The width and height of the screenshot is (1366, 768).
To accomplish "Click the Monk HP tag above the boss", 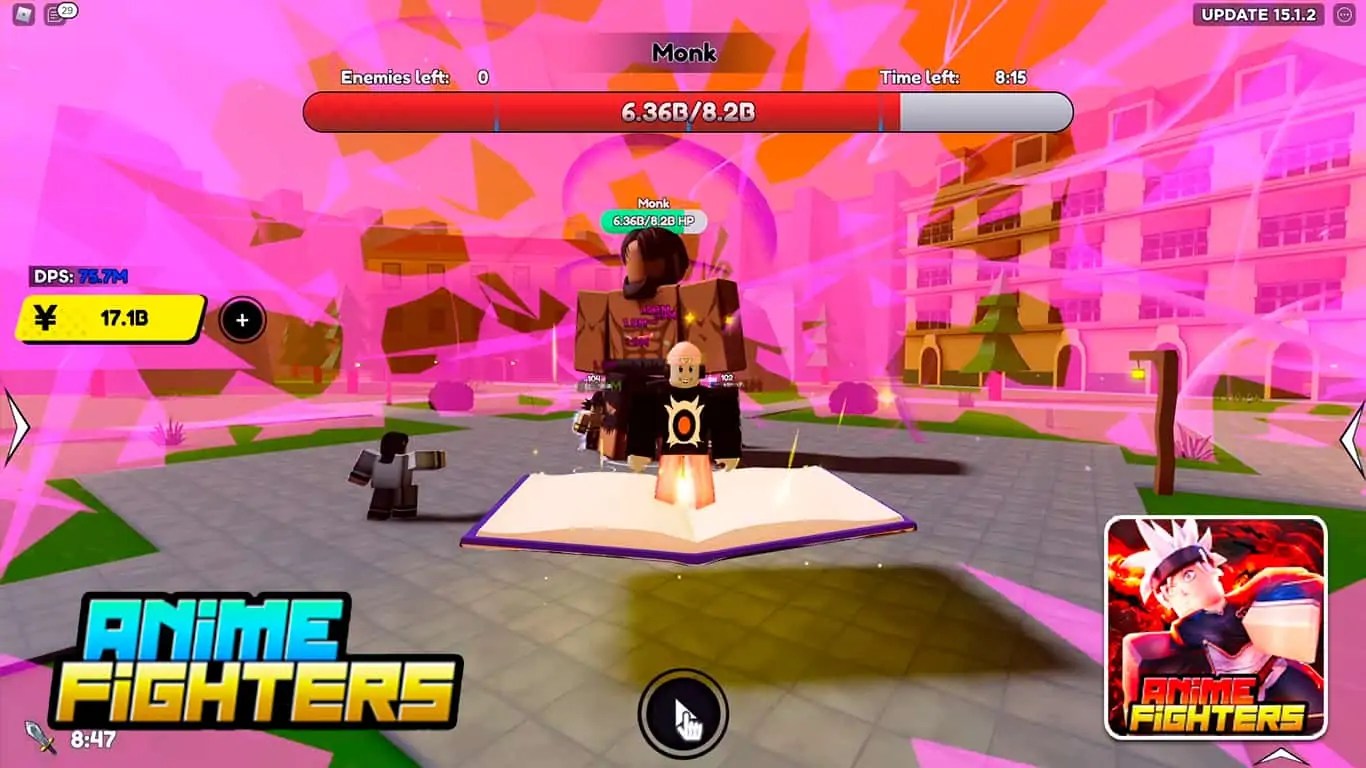I will pos(652,218).
